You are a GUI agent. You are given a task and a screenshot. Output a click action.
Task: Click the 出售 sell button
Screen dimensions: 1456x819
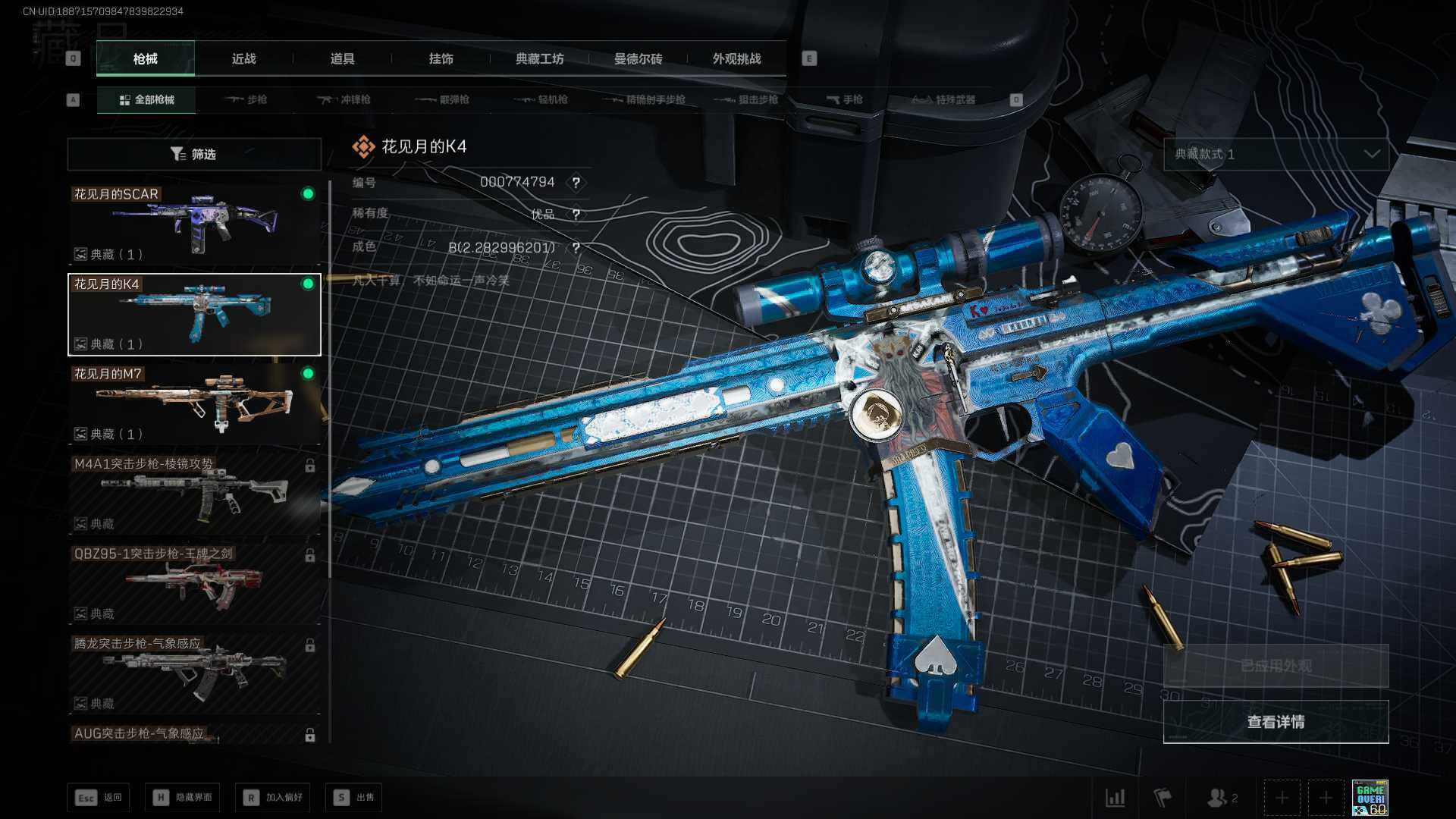(x=354, y=798)
